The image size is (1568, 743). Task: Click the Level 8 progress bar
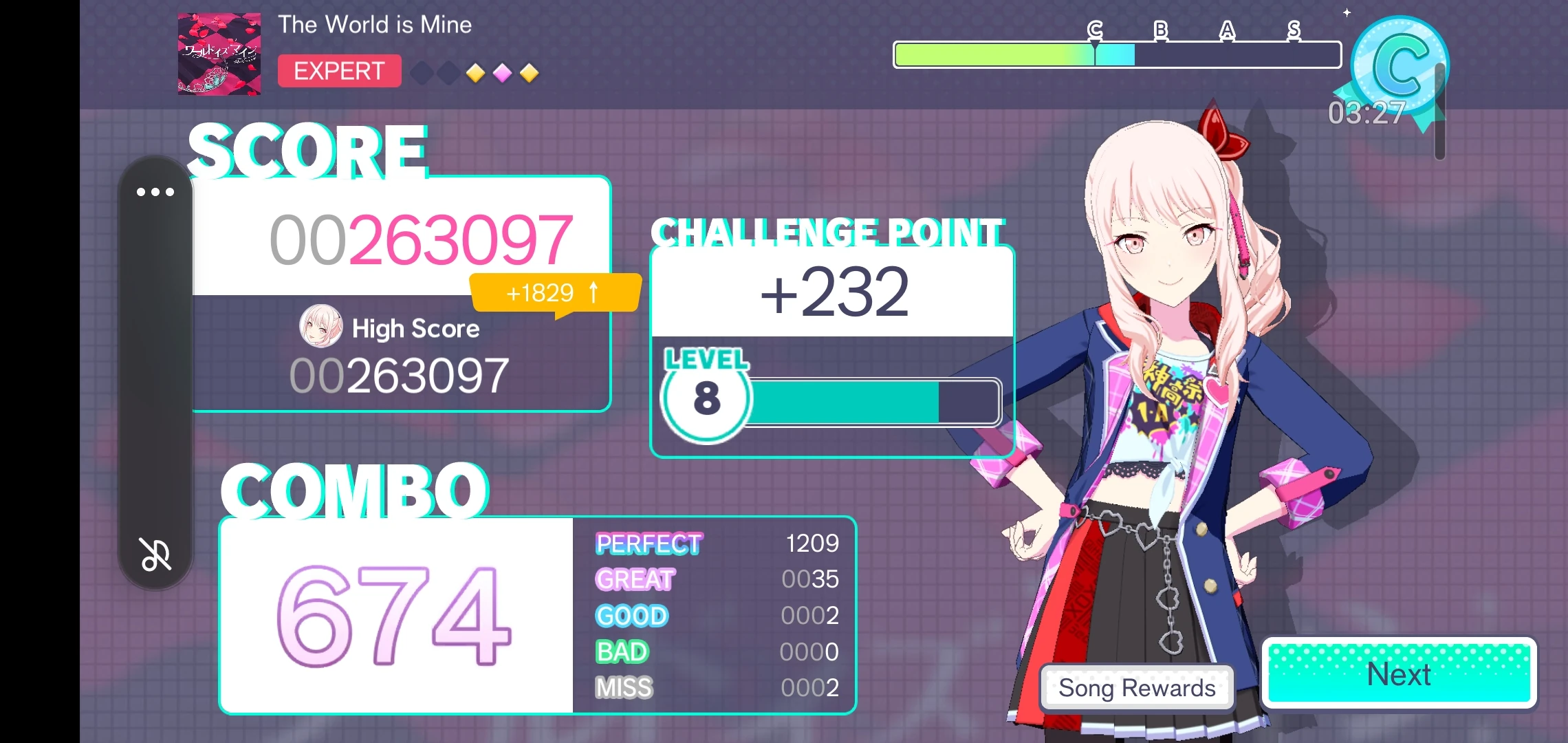tap(860, 402)
